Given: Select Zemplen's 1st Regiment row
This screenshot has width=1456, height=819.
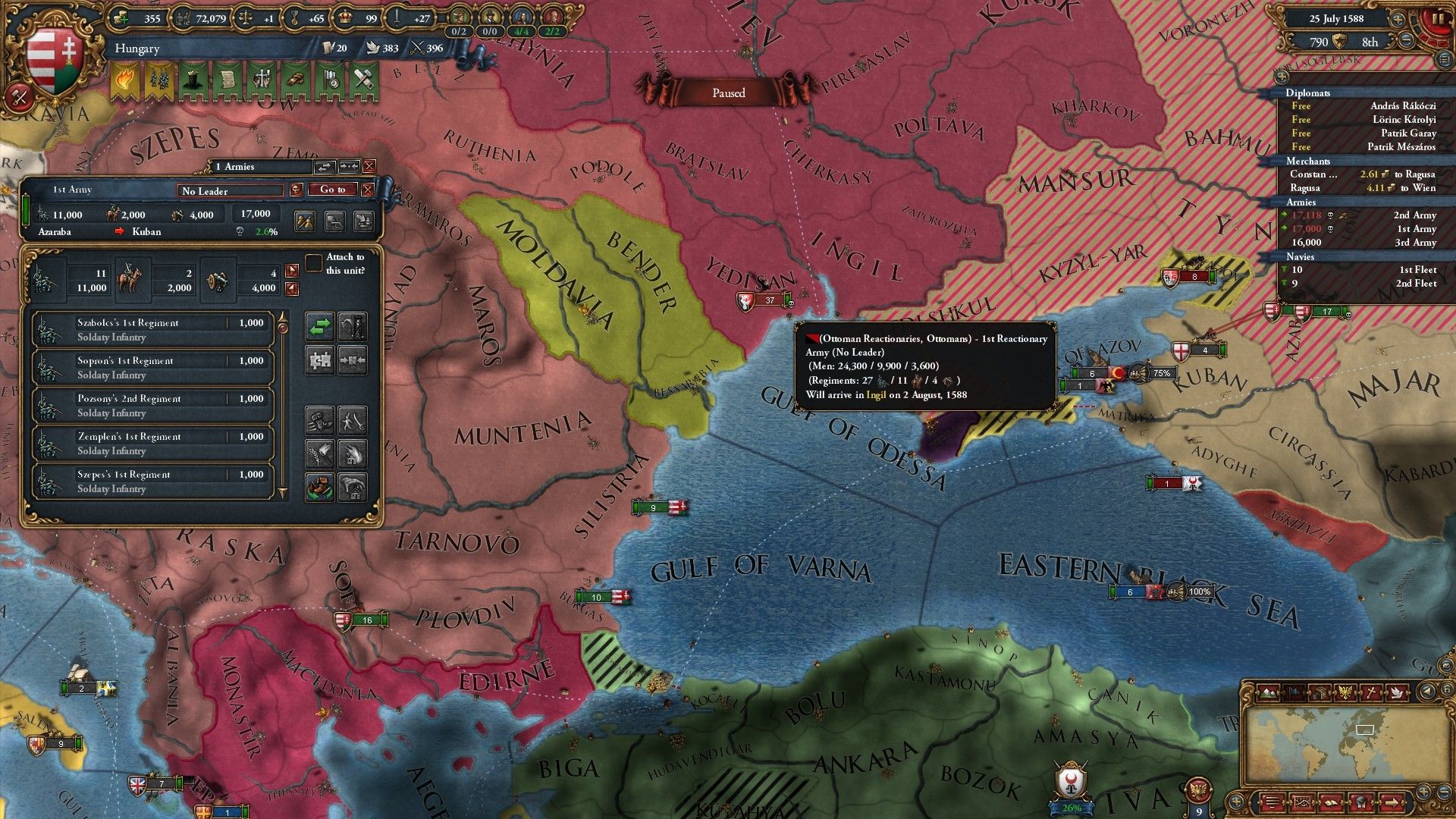Looking at the screenshot, I should coord(152,444).
